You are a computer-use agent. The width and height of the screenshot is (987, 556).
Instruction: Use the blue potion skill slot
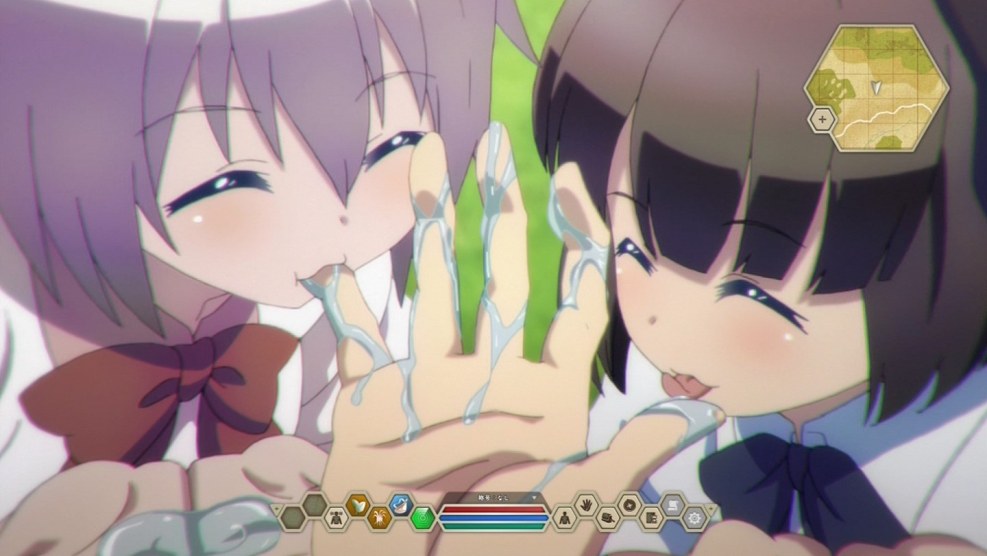click(401, 506)
